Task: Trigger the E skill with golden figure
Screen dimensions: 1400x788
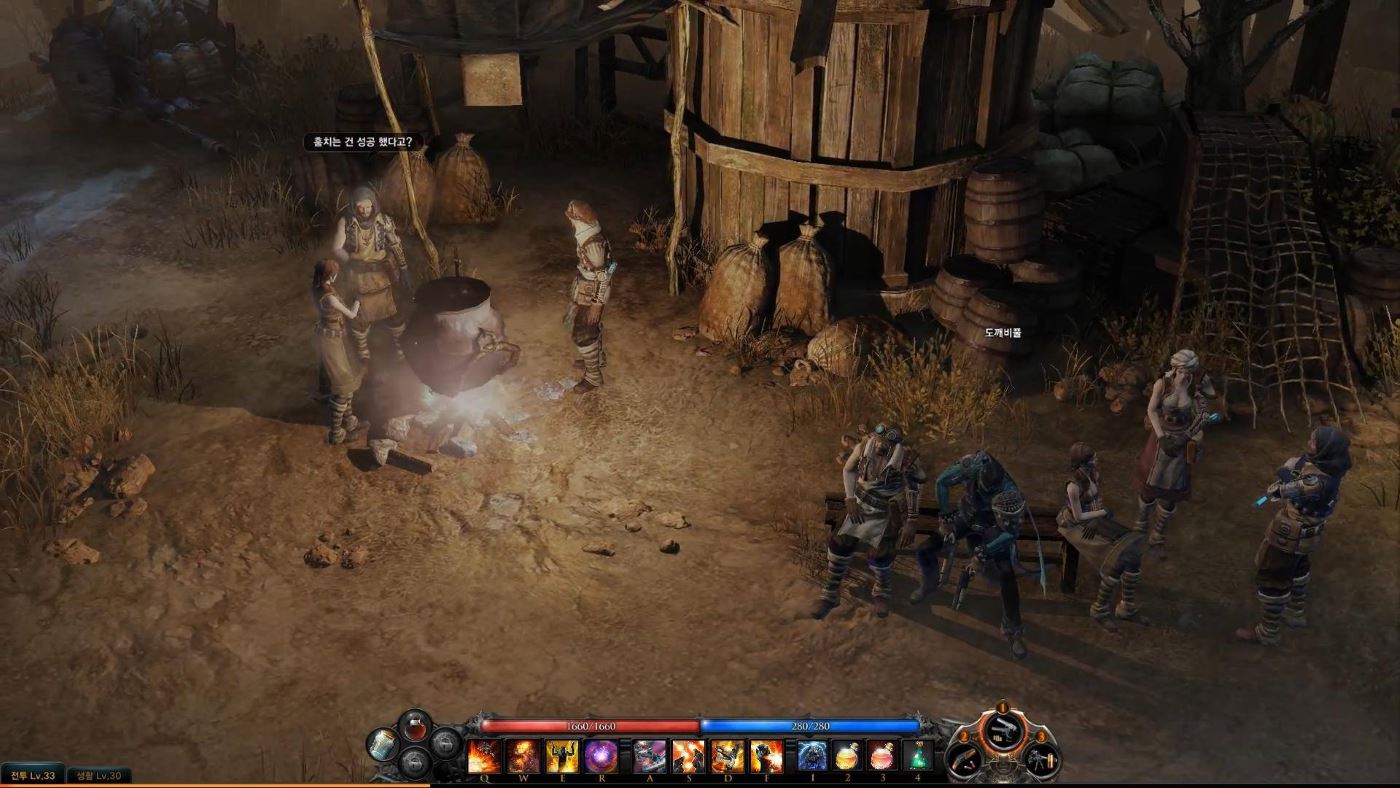Action: [x=562, y=756]
